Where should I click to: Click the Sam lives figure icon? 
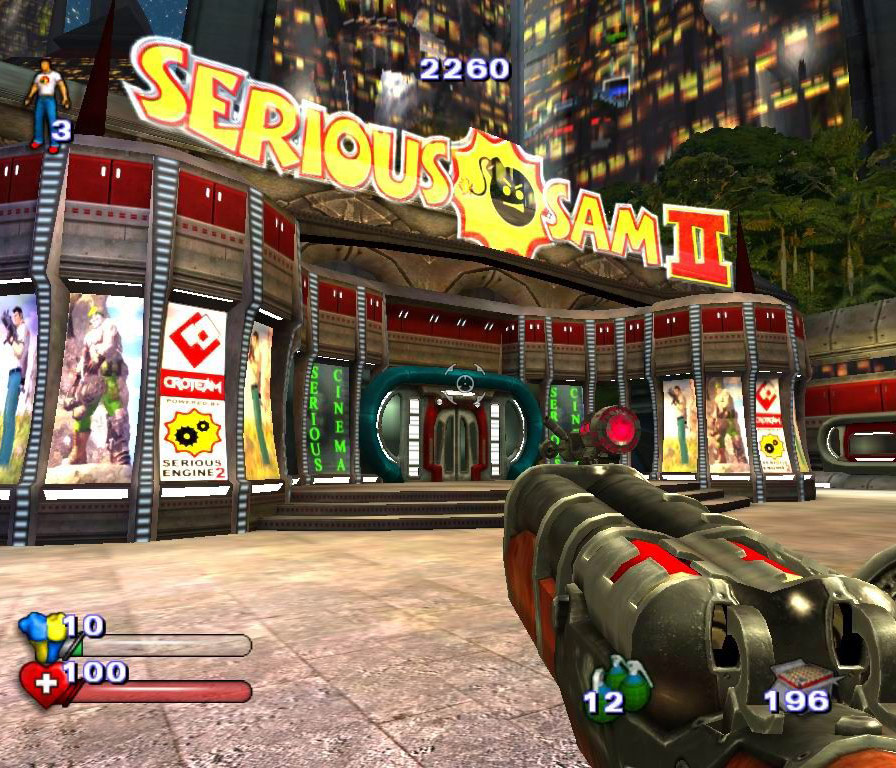pos(47,102)
